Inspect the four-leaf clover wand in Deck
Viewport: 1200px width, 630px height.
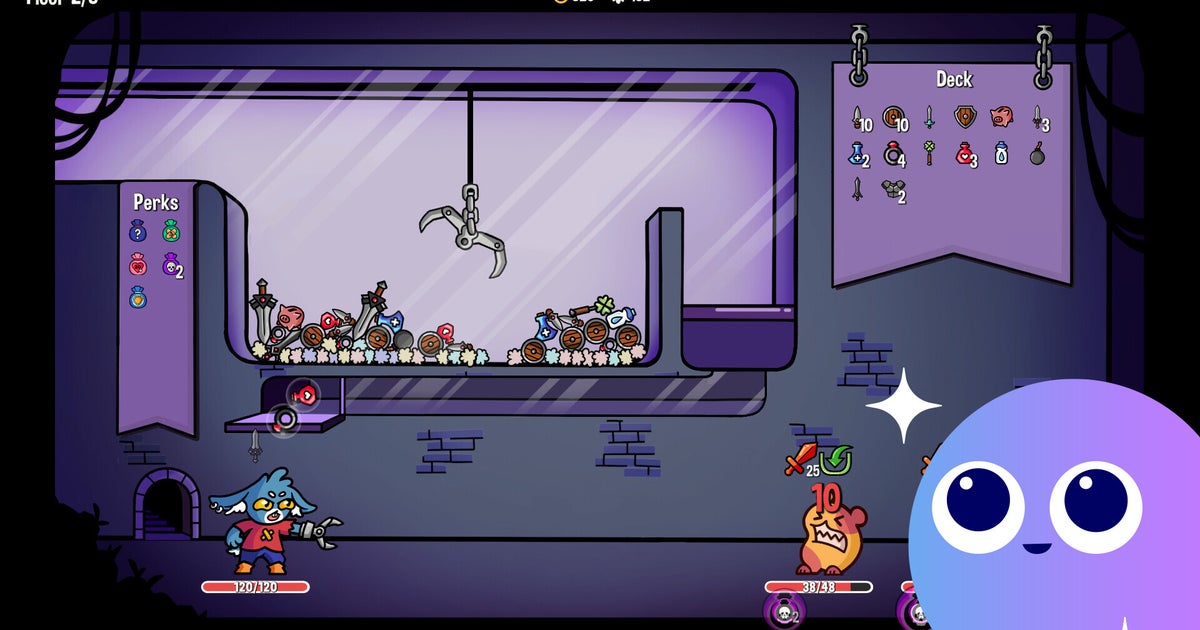pos(929,154)
